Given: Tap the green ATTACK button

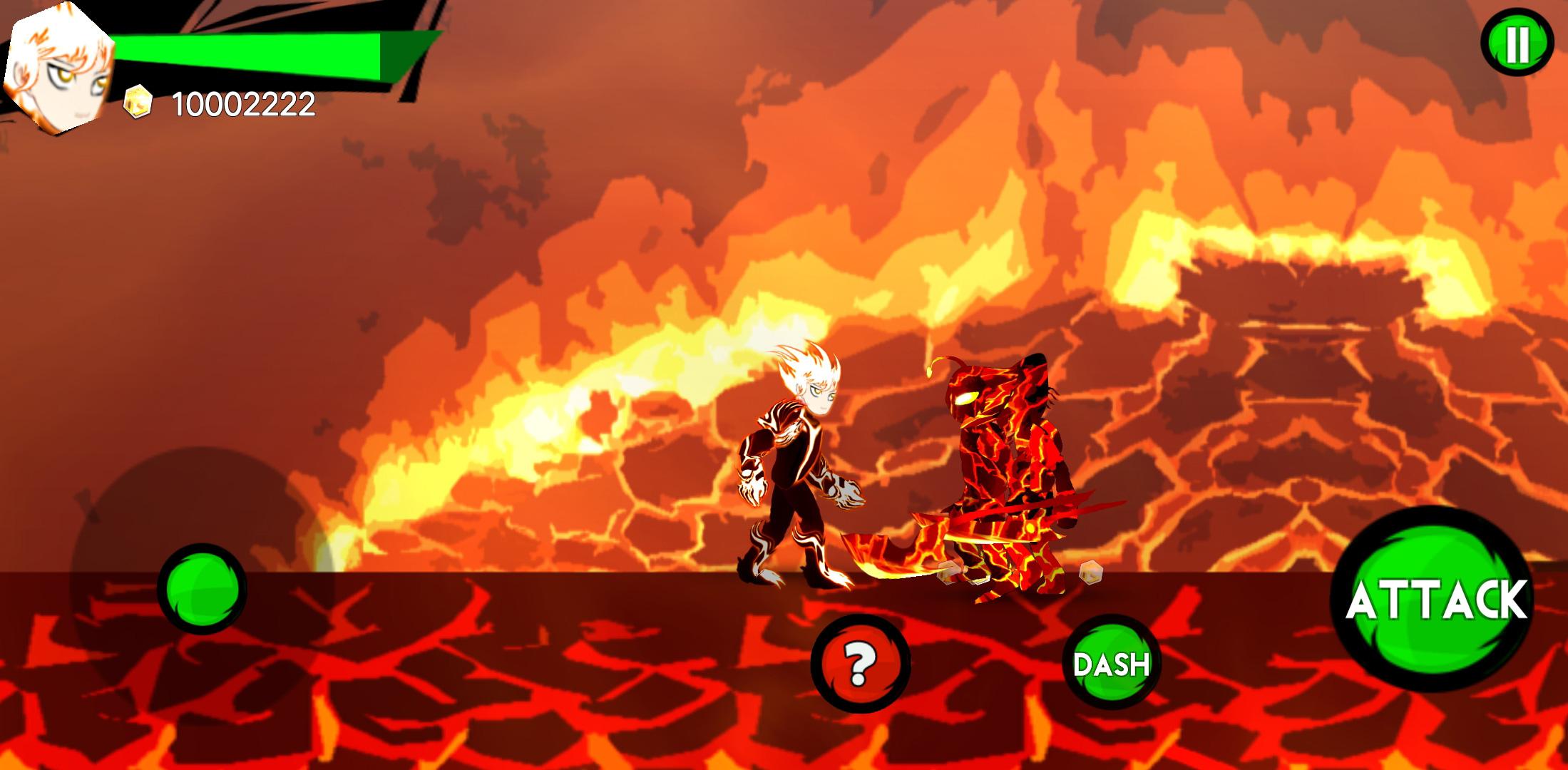Looking at the screenshot, I should coord(1435,600).
